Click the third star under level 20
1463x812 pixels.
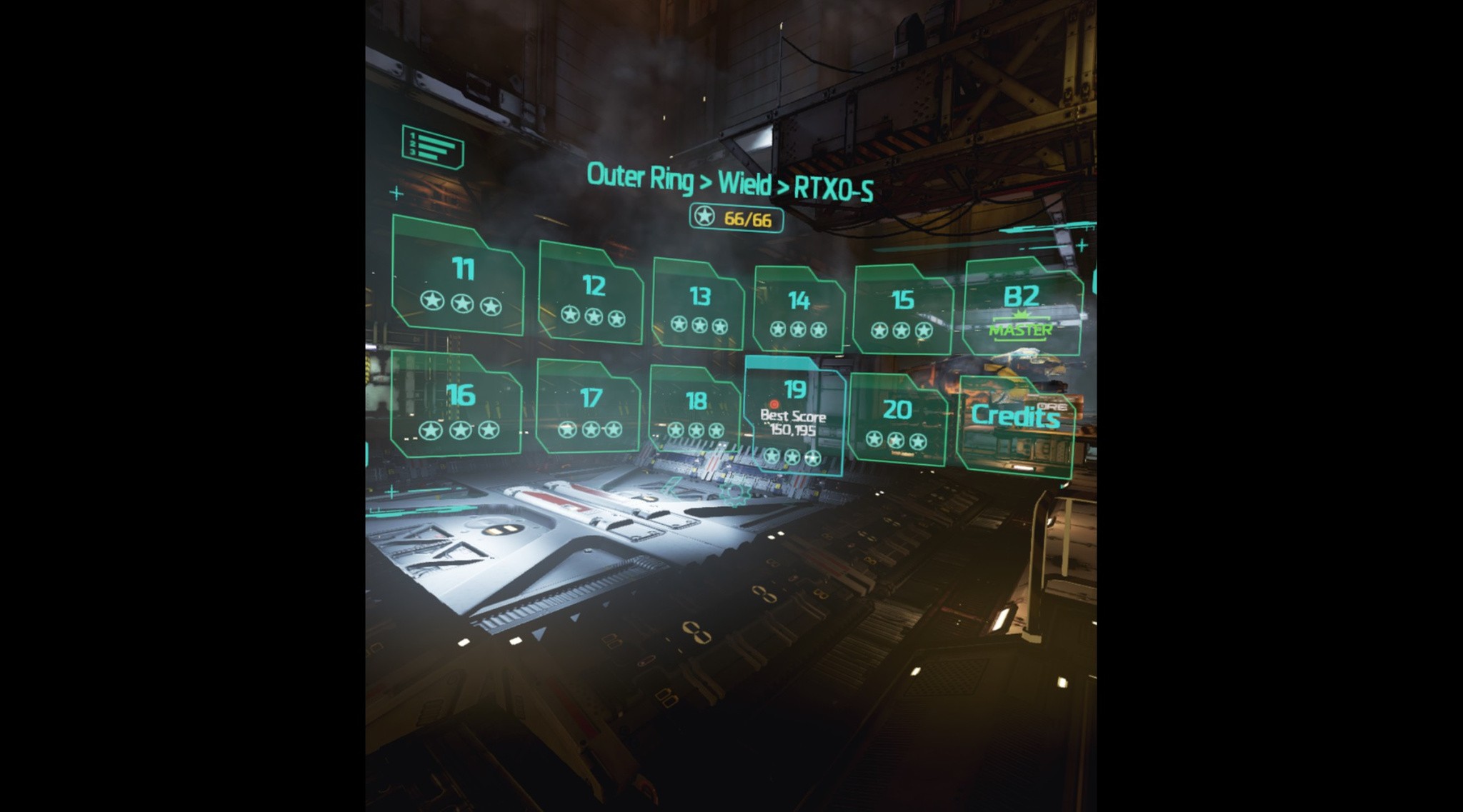coord(917,441)
